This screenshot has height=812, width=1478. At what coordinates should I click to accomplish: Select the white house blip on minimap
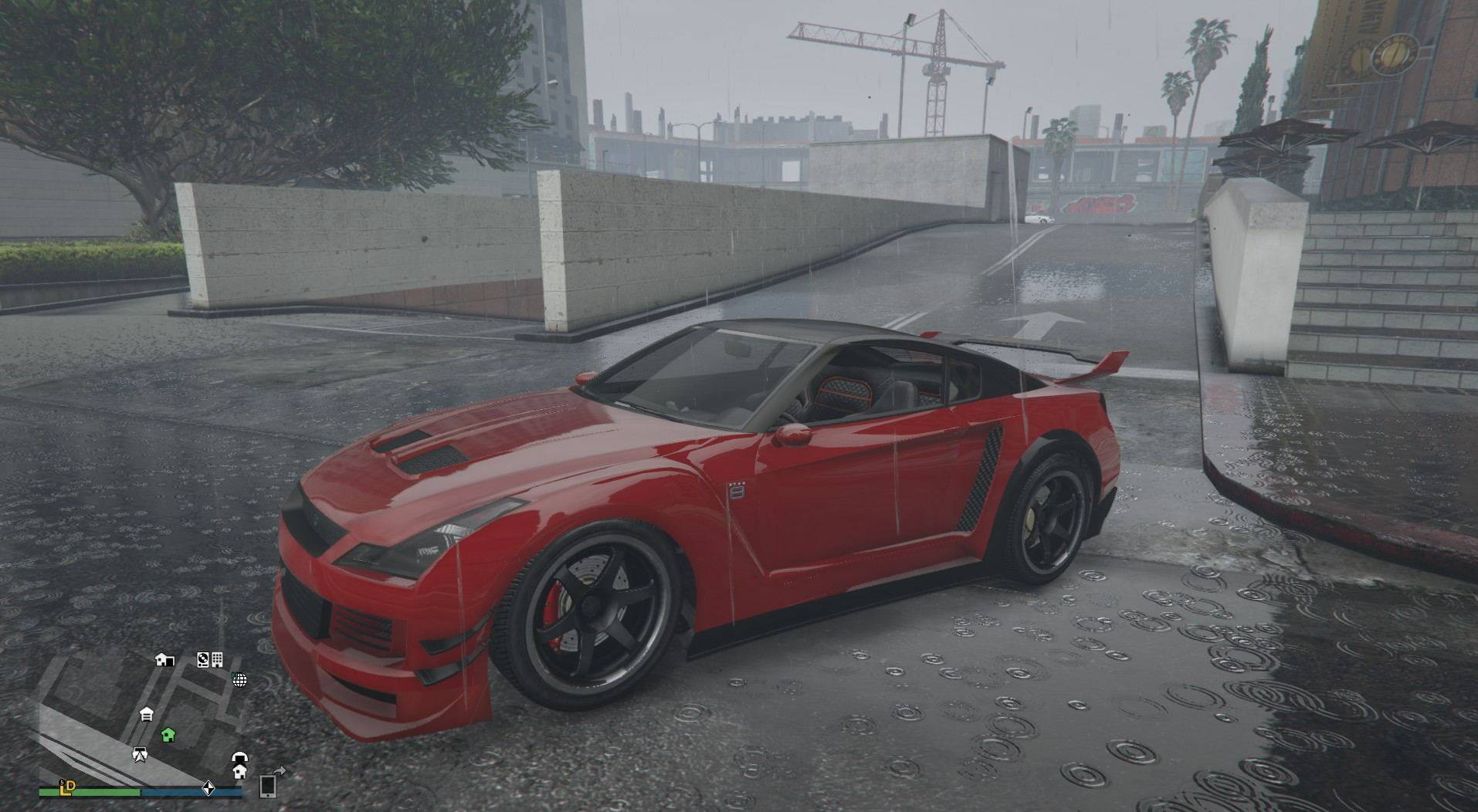coord(240,771)
